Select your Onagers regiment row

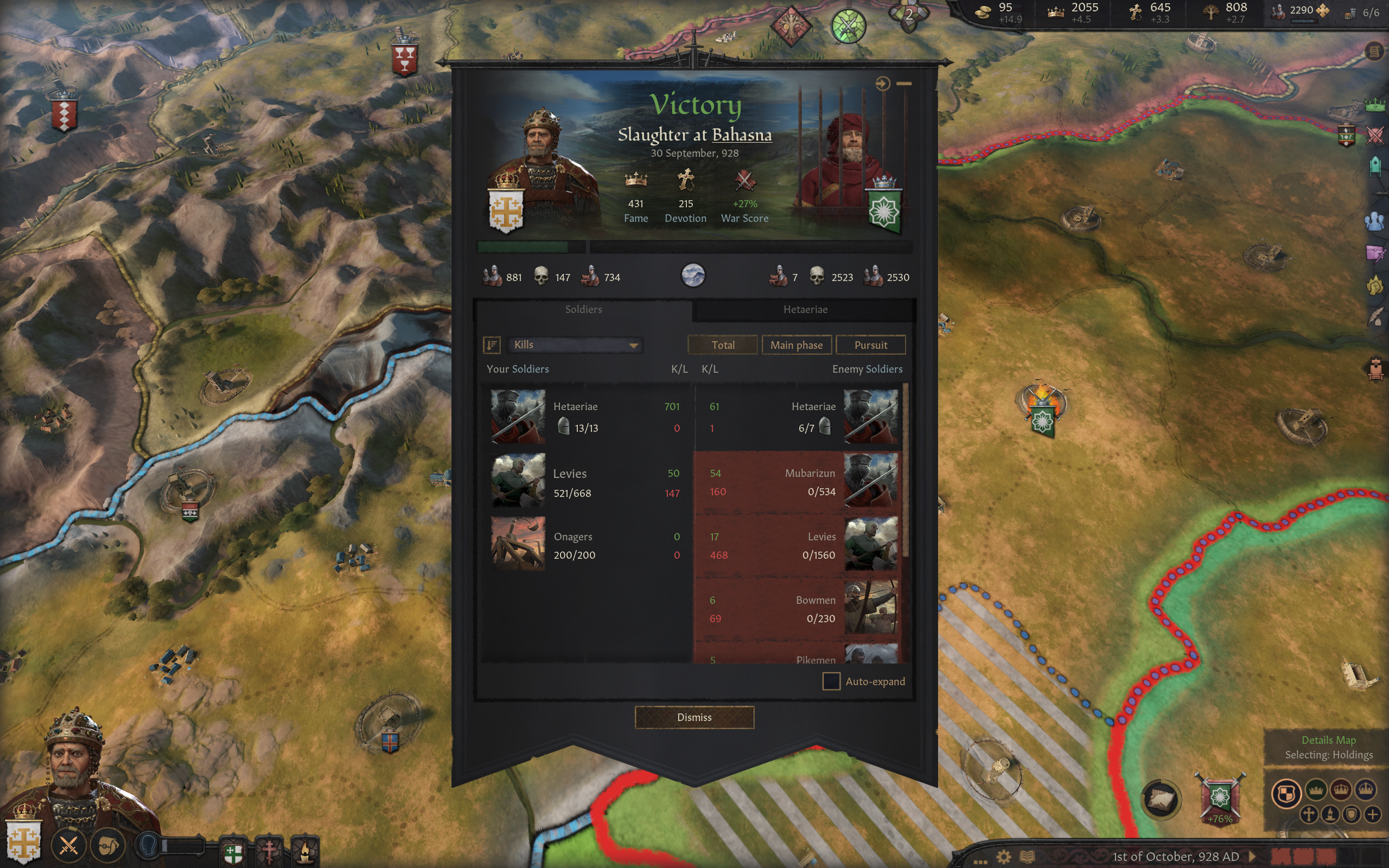pos(585,545)
